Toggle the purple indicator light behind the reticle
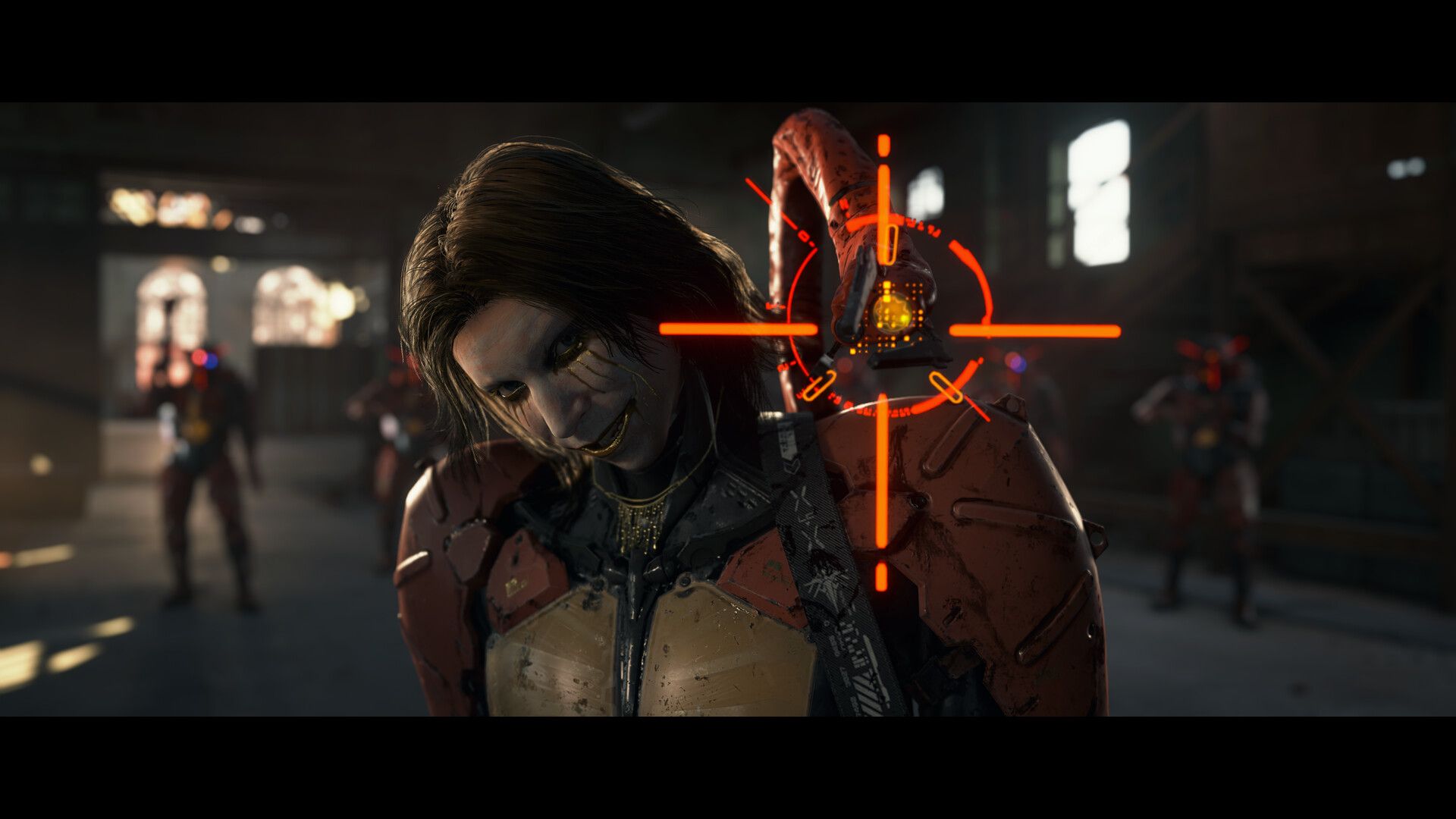Viewport: 1456px width, 819px height. pyautogui.click(x=1017, y=361)
